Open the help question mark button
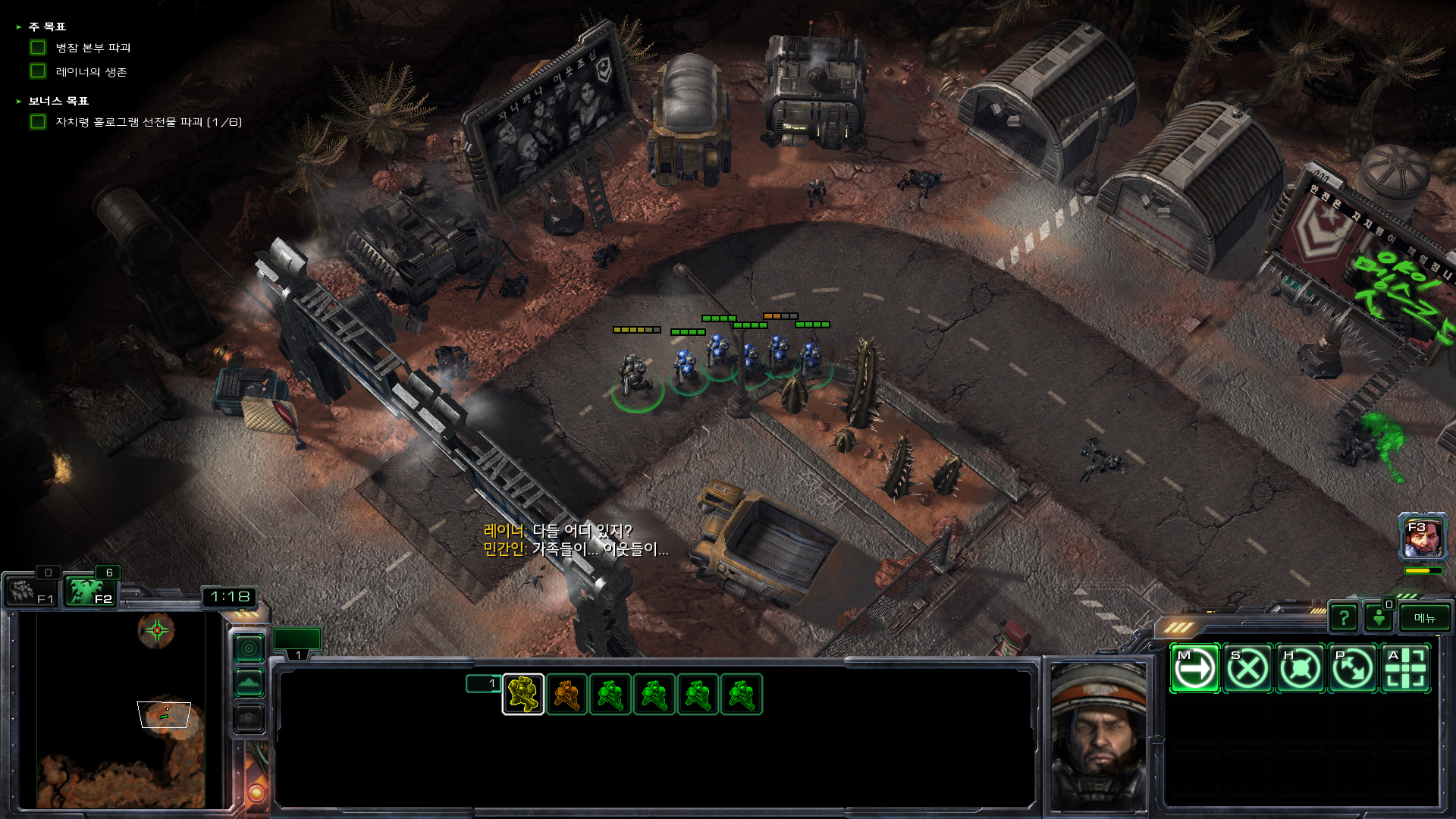 coord(1343,618)
